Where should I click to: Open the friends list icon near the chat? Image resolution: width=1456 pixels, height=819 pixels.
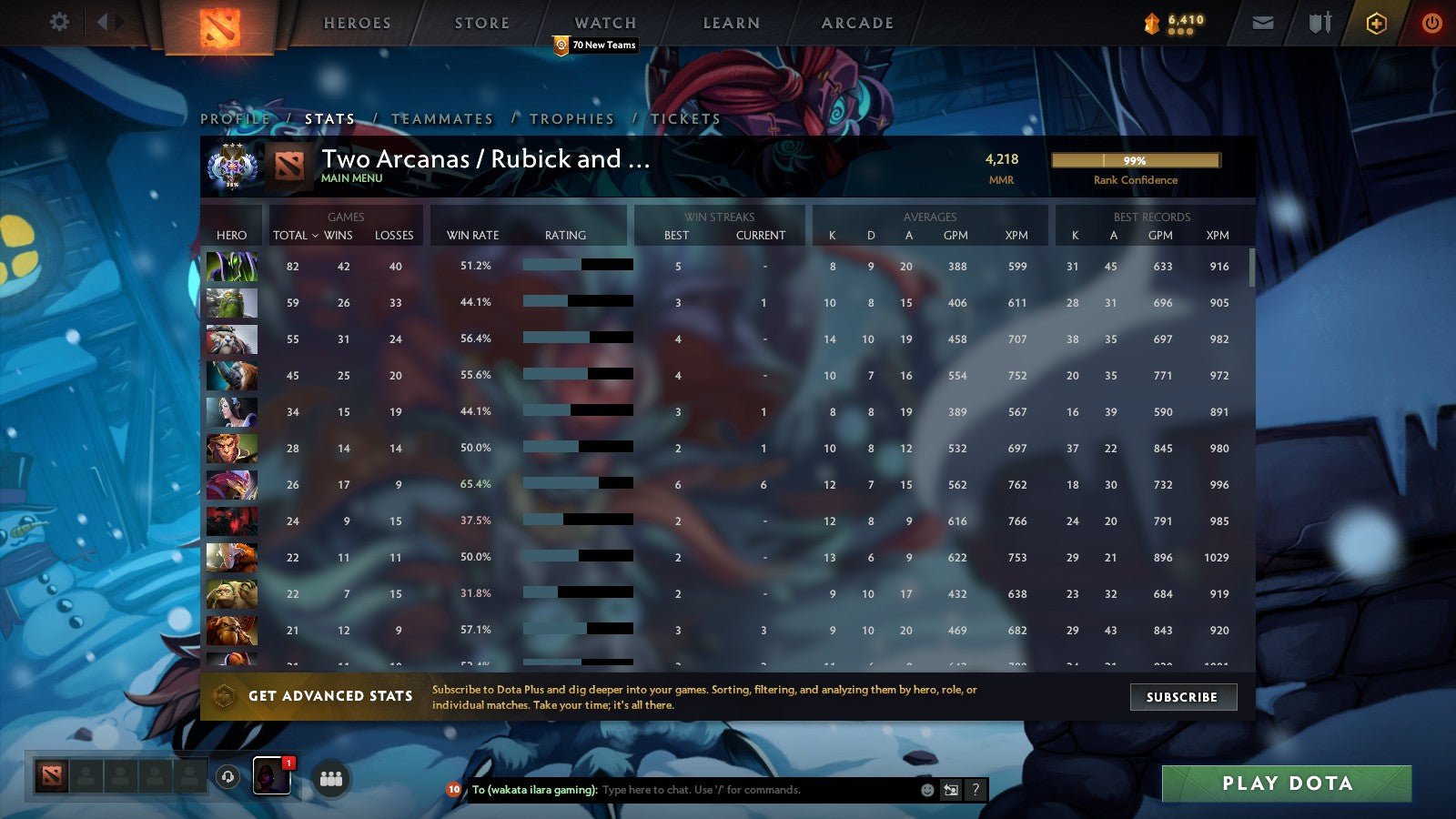332,778
